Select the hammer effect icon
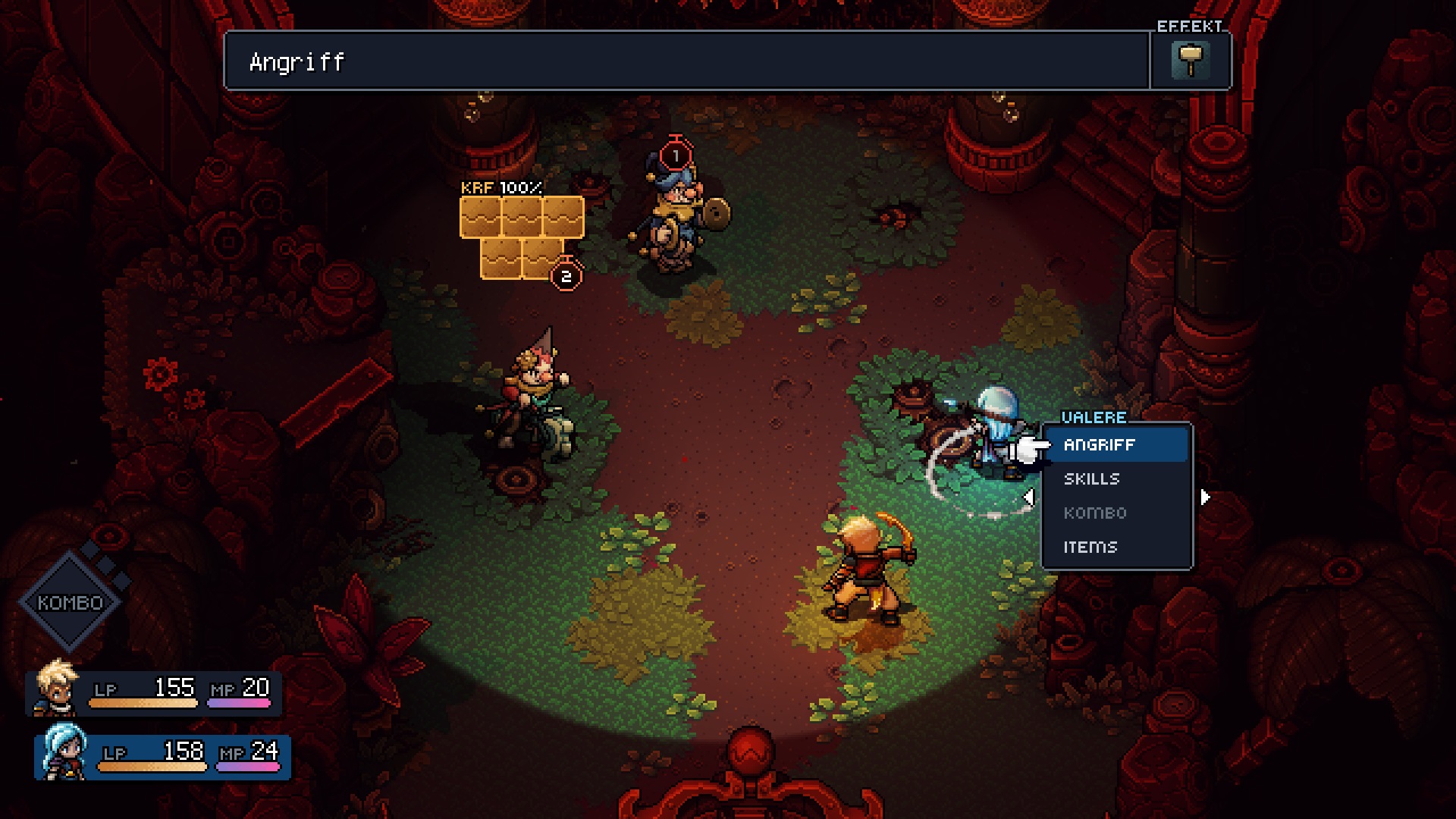Viewport: 1456px width, 819px height. 1190,61
